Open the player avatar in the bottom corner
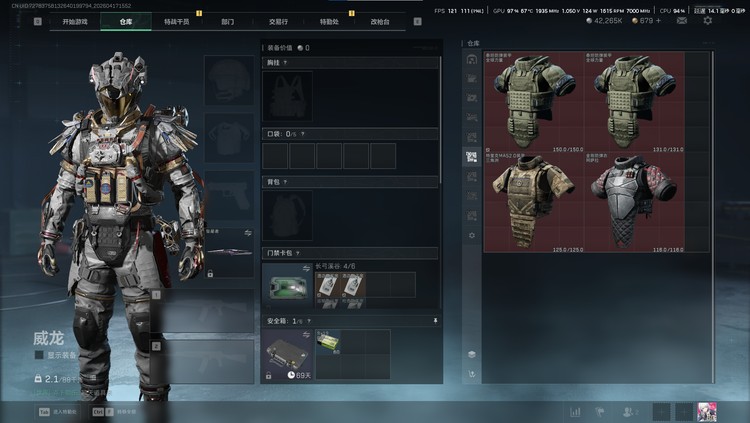This screenshot has width=750, height=423. pyautogui.click(x=707, y=411)
